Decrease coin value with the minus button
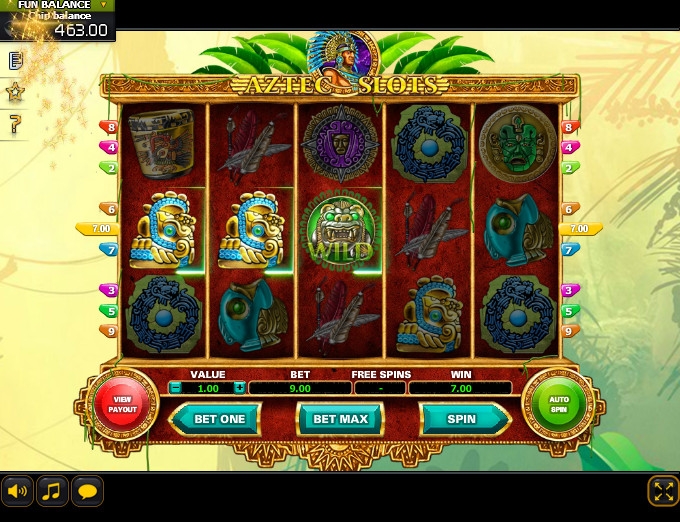 [175, 388]
